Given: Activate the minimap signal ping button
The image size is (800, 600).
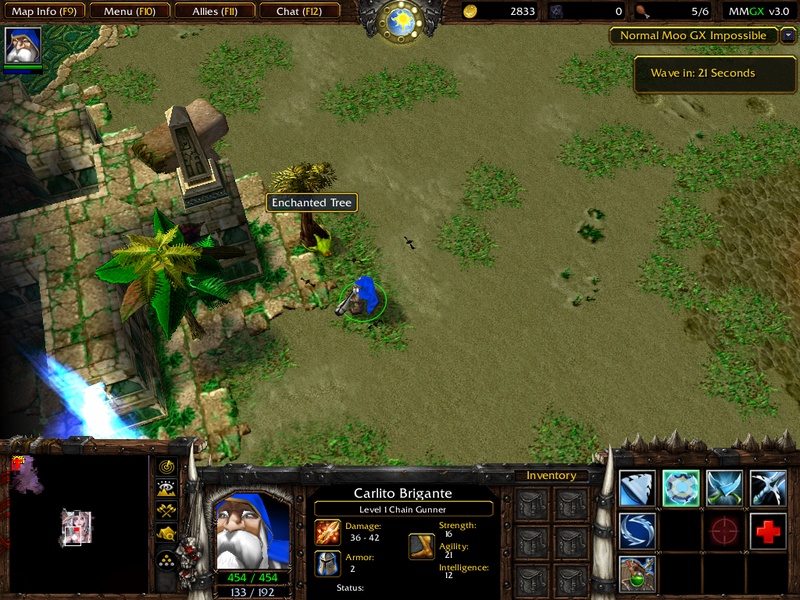Looking at the screenshot, I should (166, 467).
